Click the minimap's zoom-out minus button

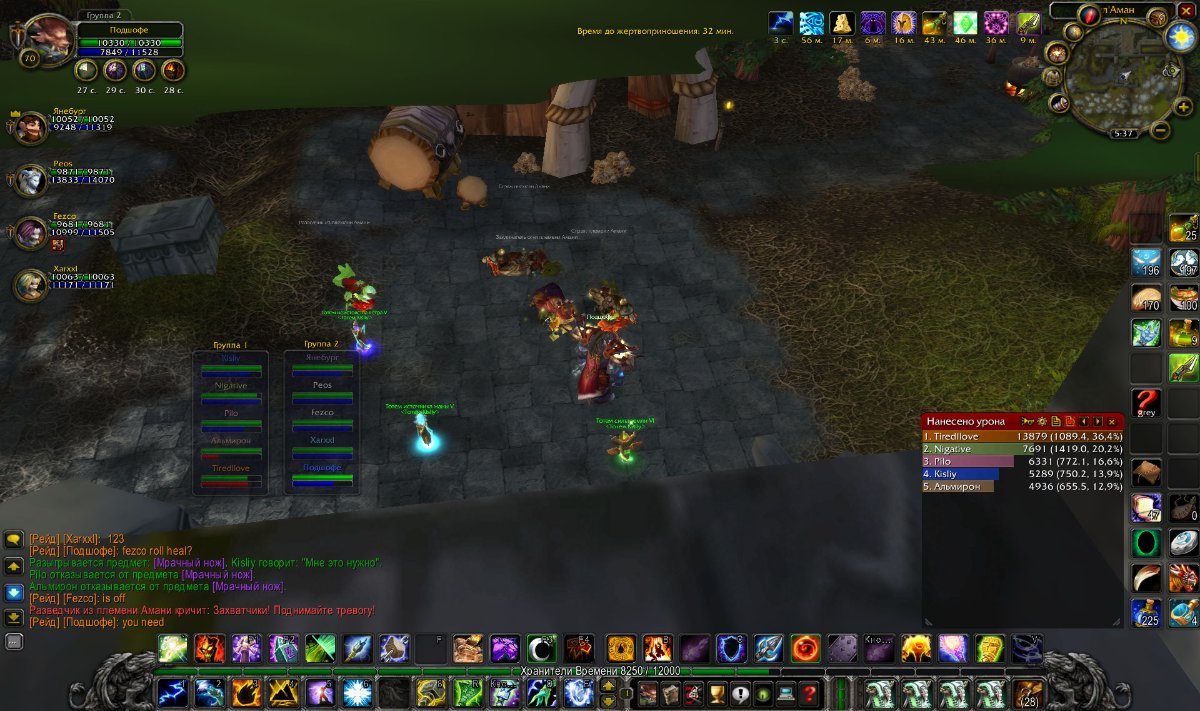(1160, 130)
